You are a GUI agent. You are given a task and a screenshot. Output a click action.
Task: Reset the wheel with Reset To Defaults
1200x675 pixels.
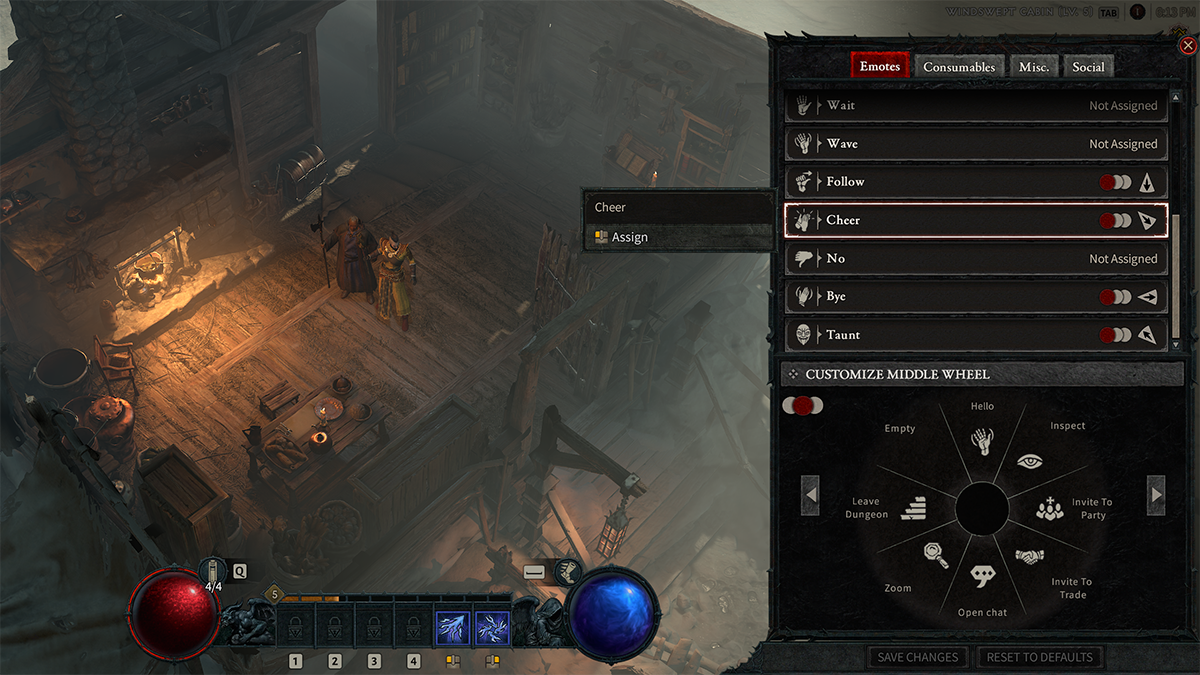tap(1039, 657)
